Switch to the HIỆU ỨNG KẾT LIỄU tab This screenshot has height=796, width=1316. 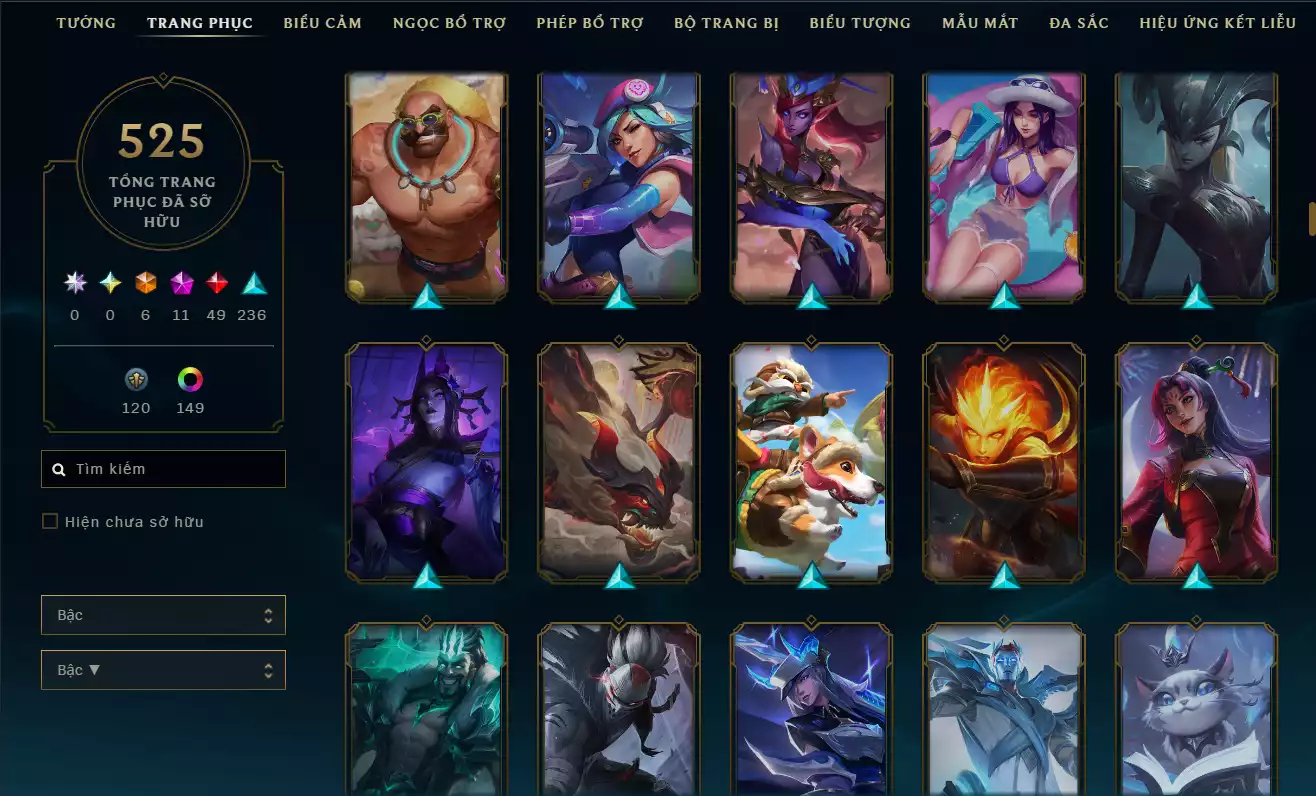[1215, 22]
